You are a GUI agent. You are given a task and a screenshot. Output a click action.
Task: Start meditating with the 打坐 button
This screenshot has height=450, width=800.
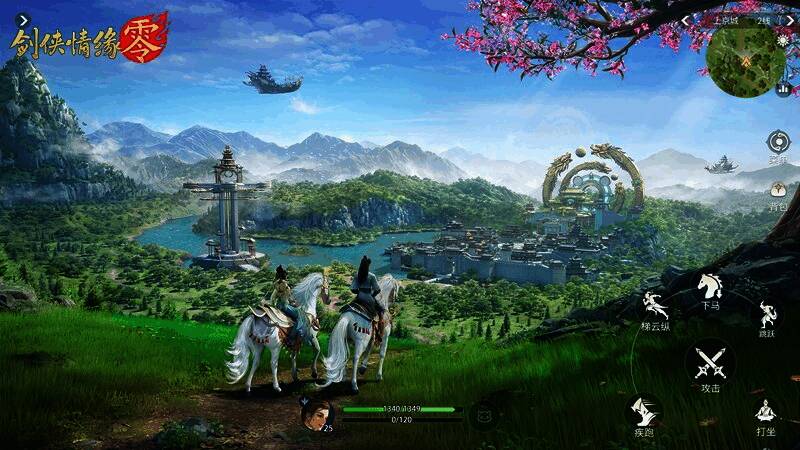pyautogui.click(x=766, y=413)
